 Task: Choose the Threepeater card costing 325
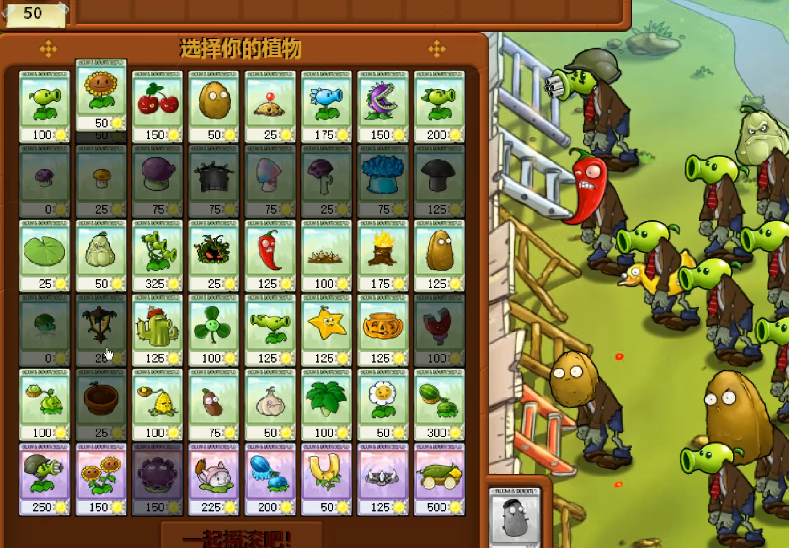click(x=157, y=255)
